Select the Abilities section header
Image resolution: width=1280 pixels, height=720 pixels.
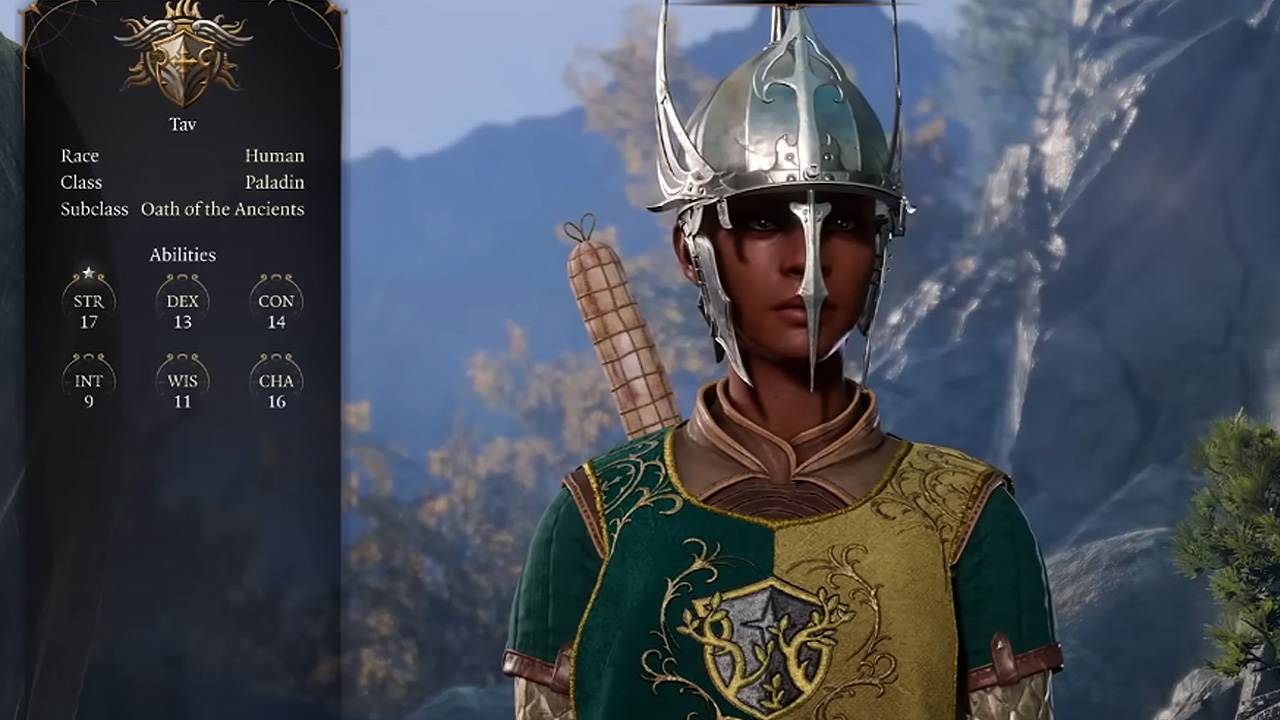(182, 255)
